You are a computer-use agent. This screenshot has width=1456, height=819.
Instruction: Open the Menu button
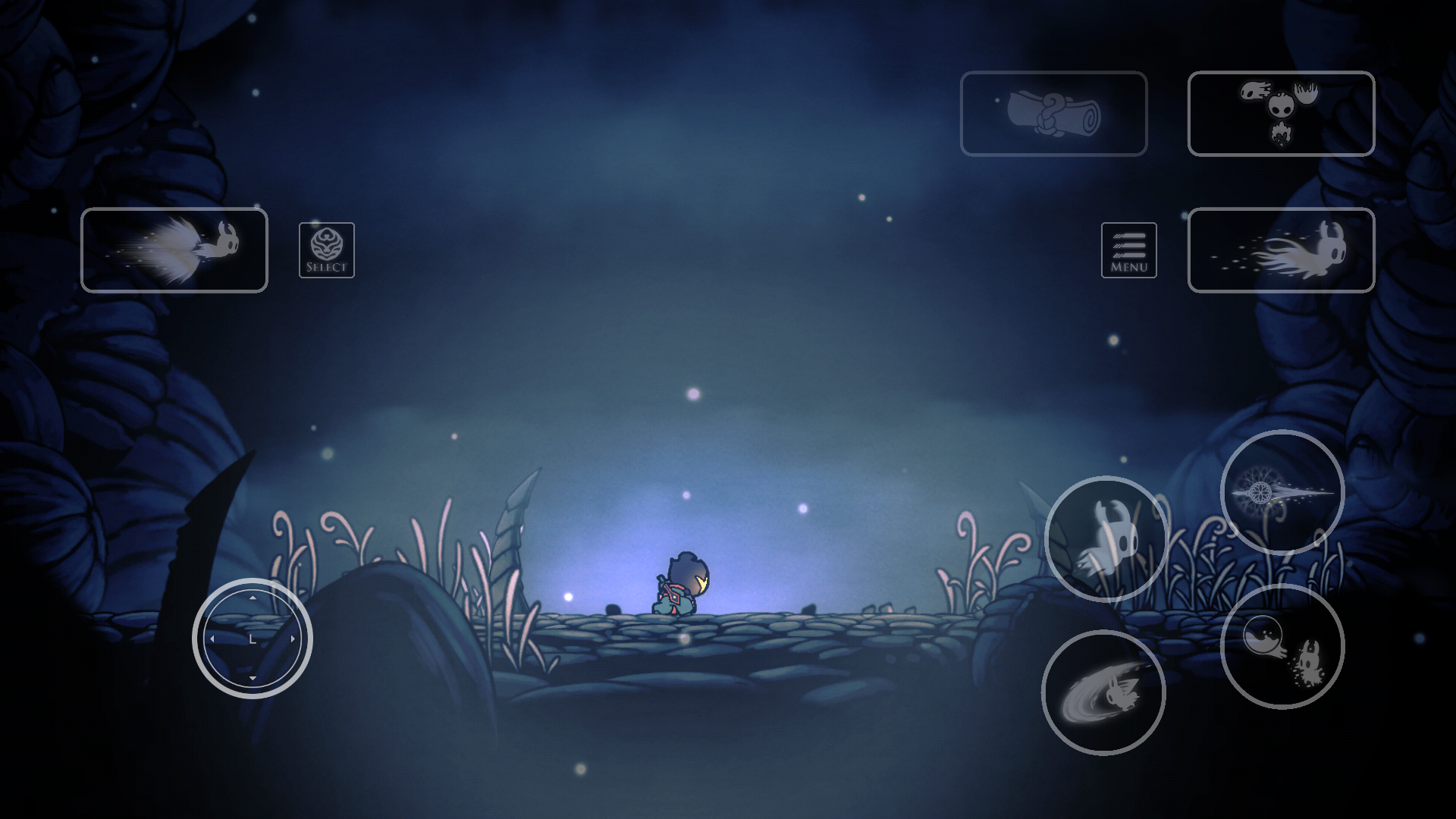pyautogui.click(x=1128, y=250)
